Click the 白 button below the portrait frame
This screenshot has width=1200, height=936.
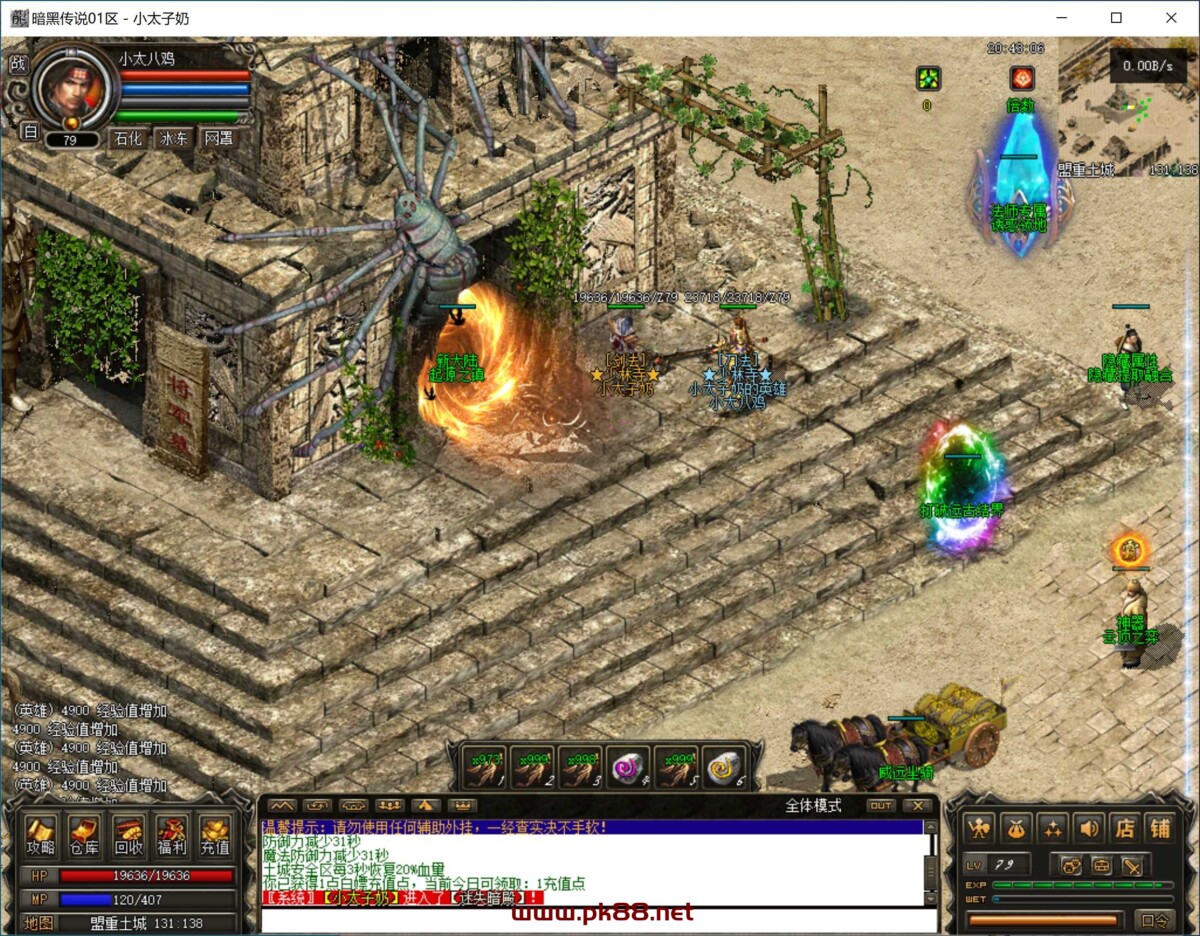click(29, 131)
